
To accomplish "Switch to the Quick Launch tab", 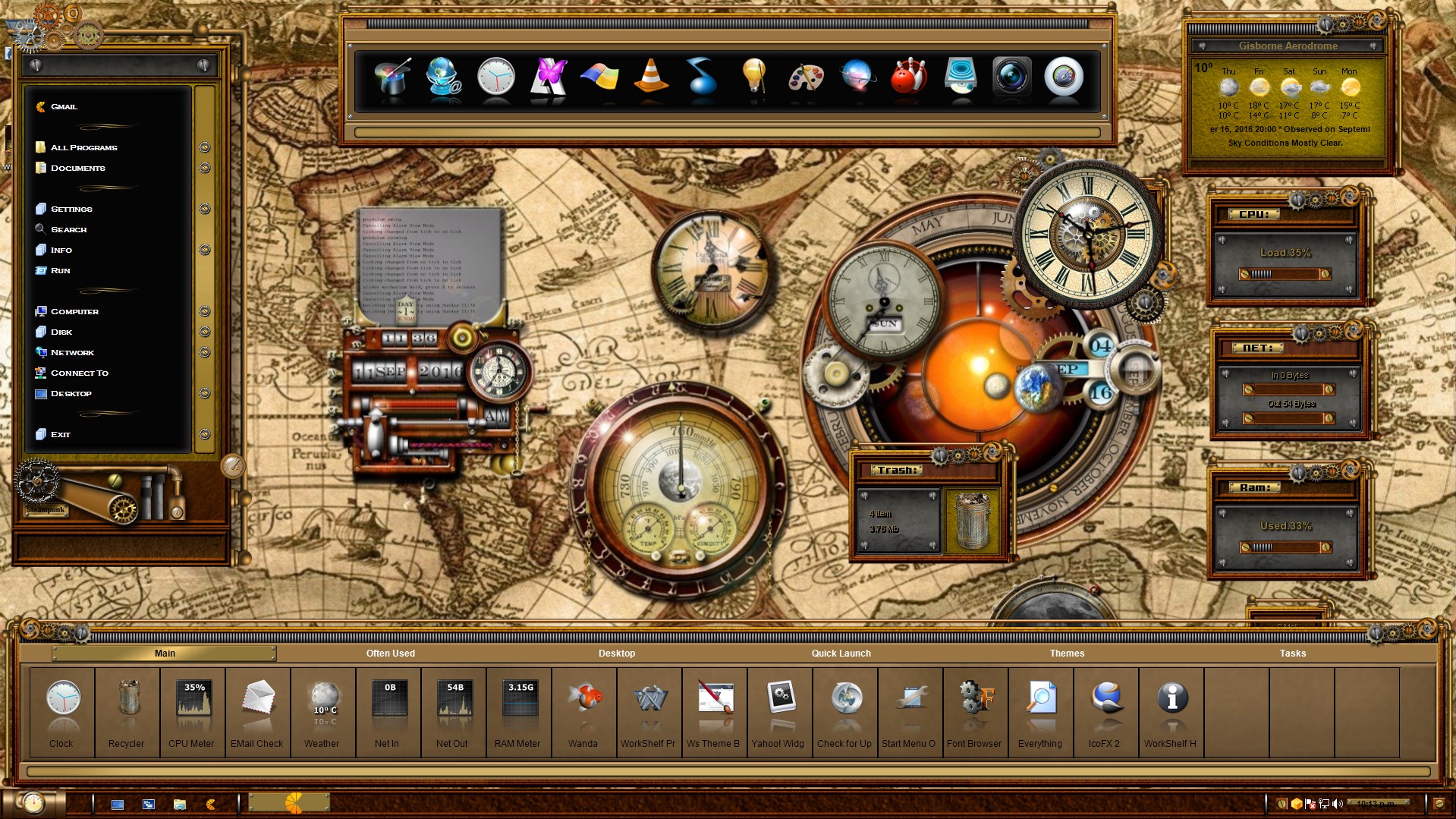I will tap(841, 654).
